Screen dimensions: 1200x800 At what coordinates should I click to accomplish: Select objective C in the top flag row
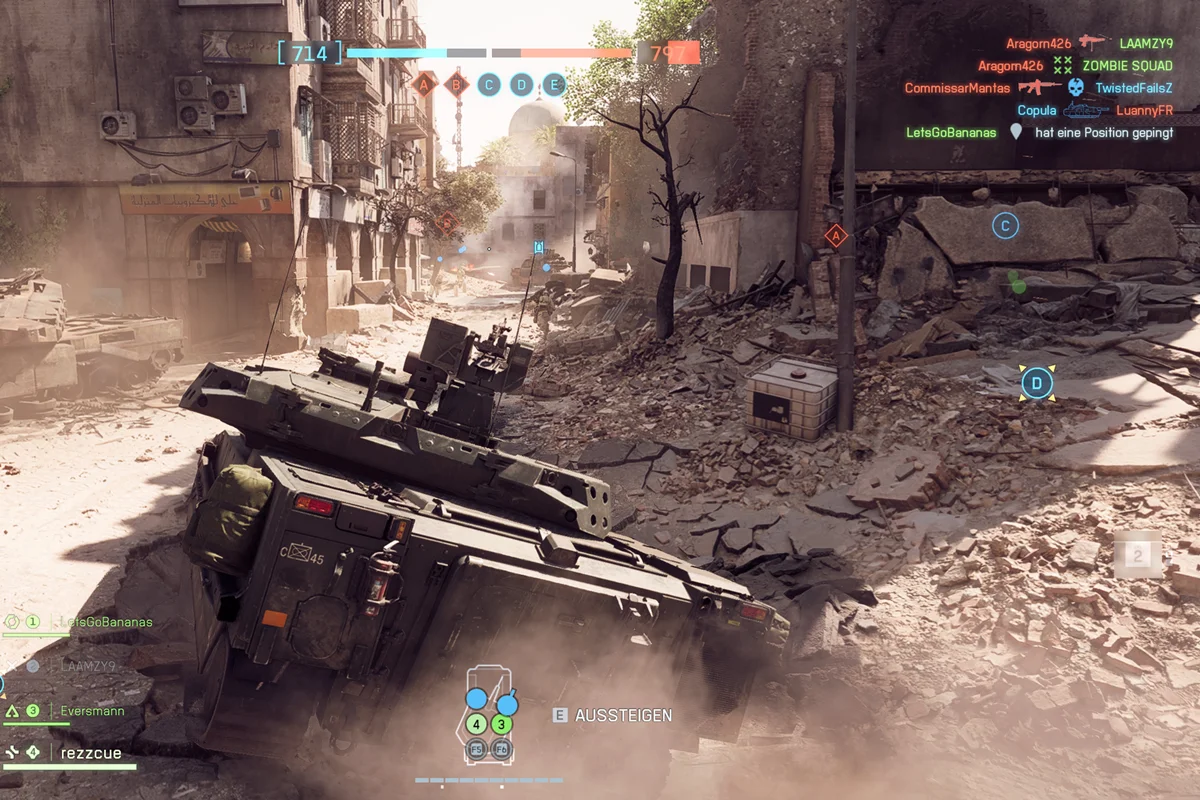click(x=489, y=85)
